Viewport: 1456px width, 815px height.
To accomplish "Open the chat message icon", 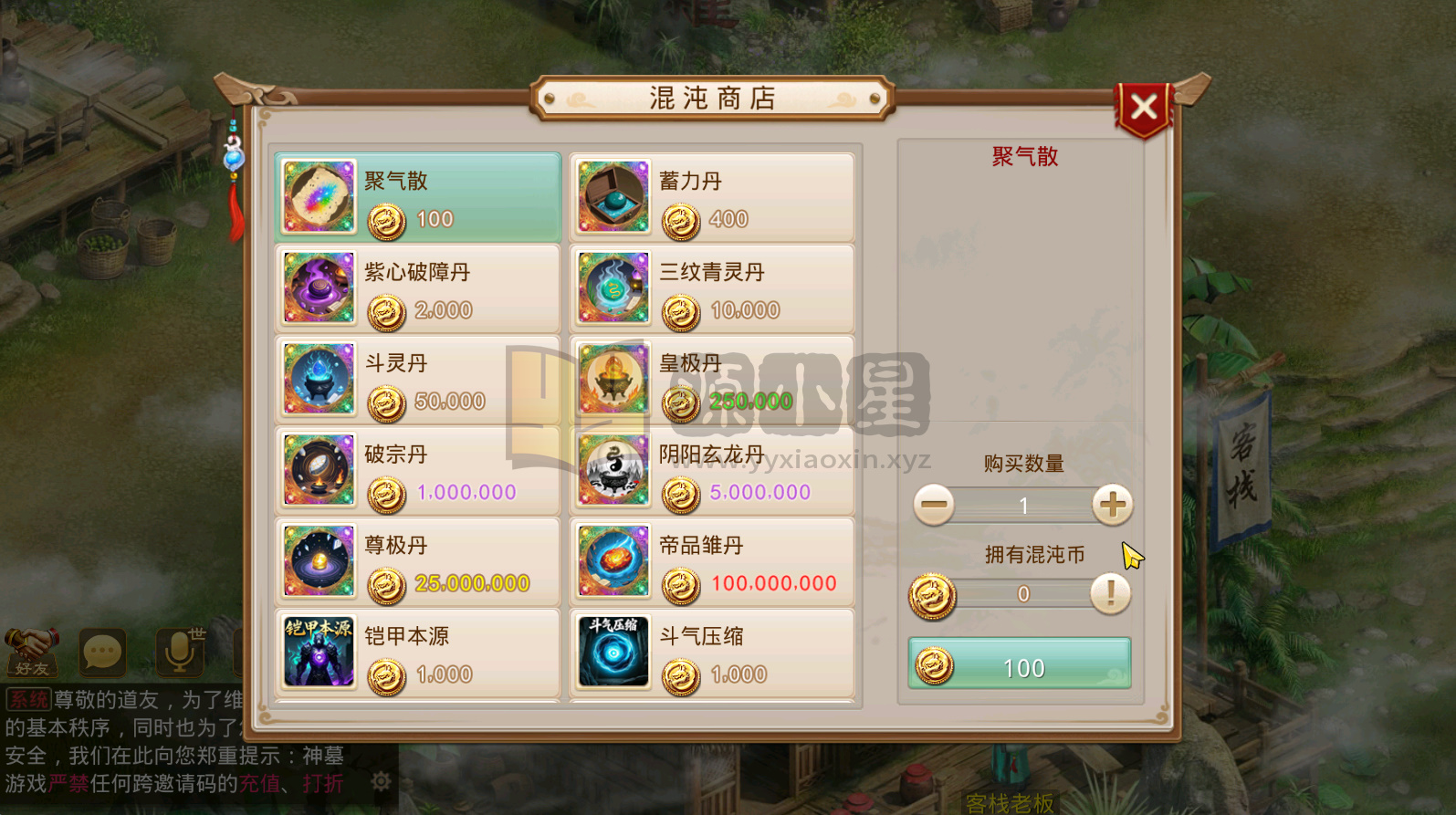I will pyautogui.click(x=102, y=652).
